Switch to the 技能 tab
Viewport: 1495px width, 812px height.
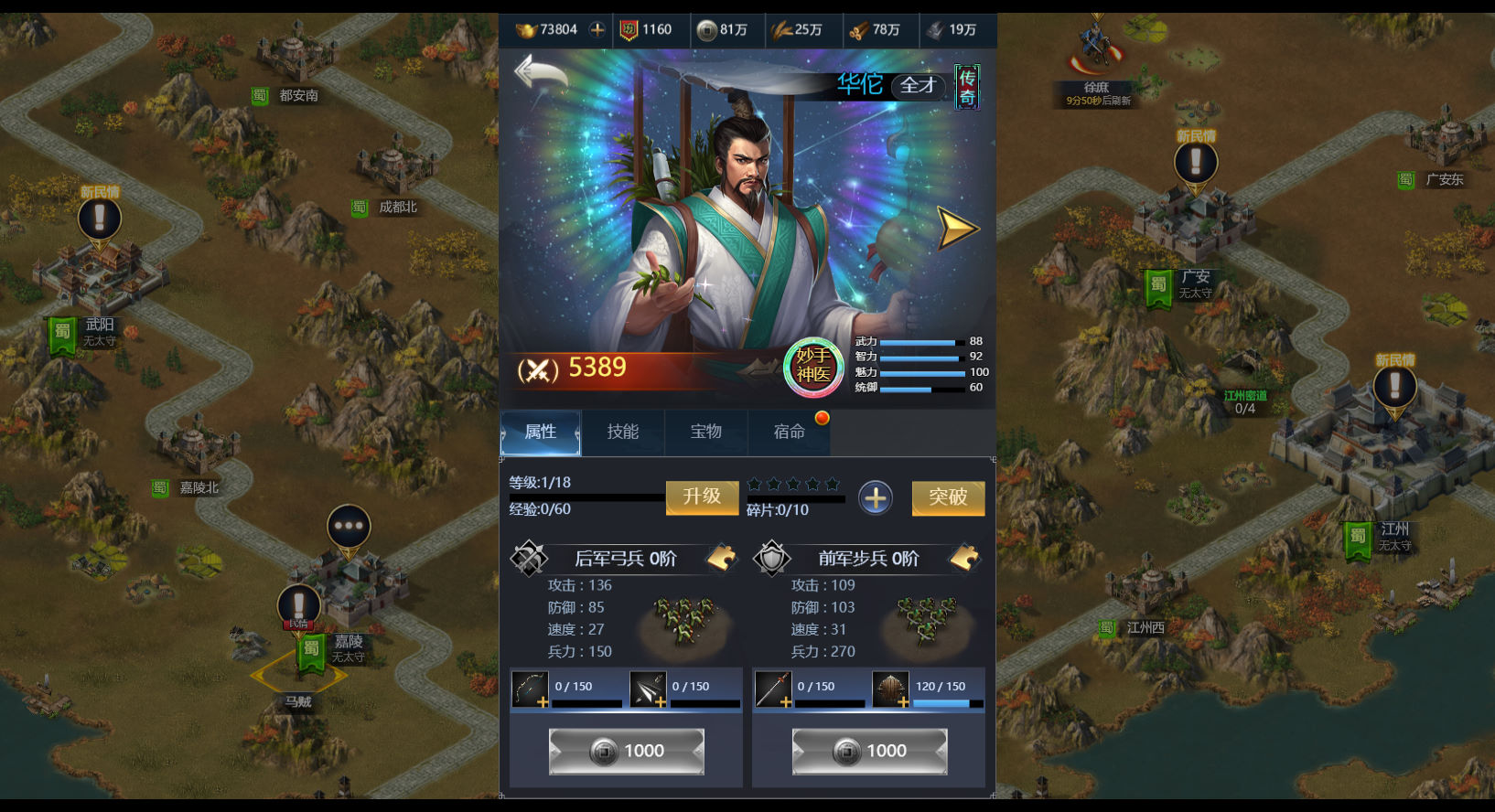[x=623, y=432]
